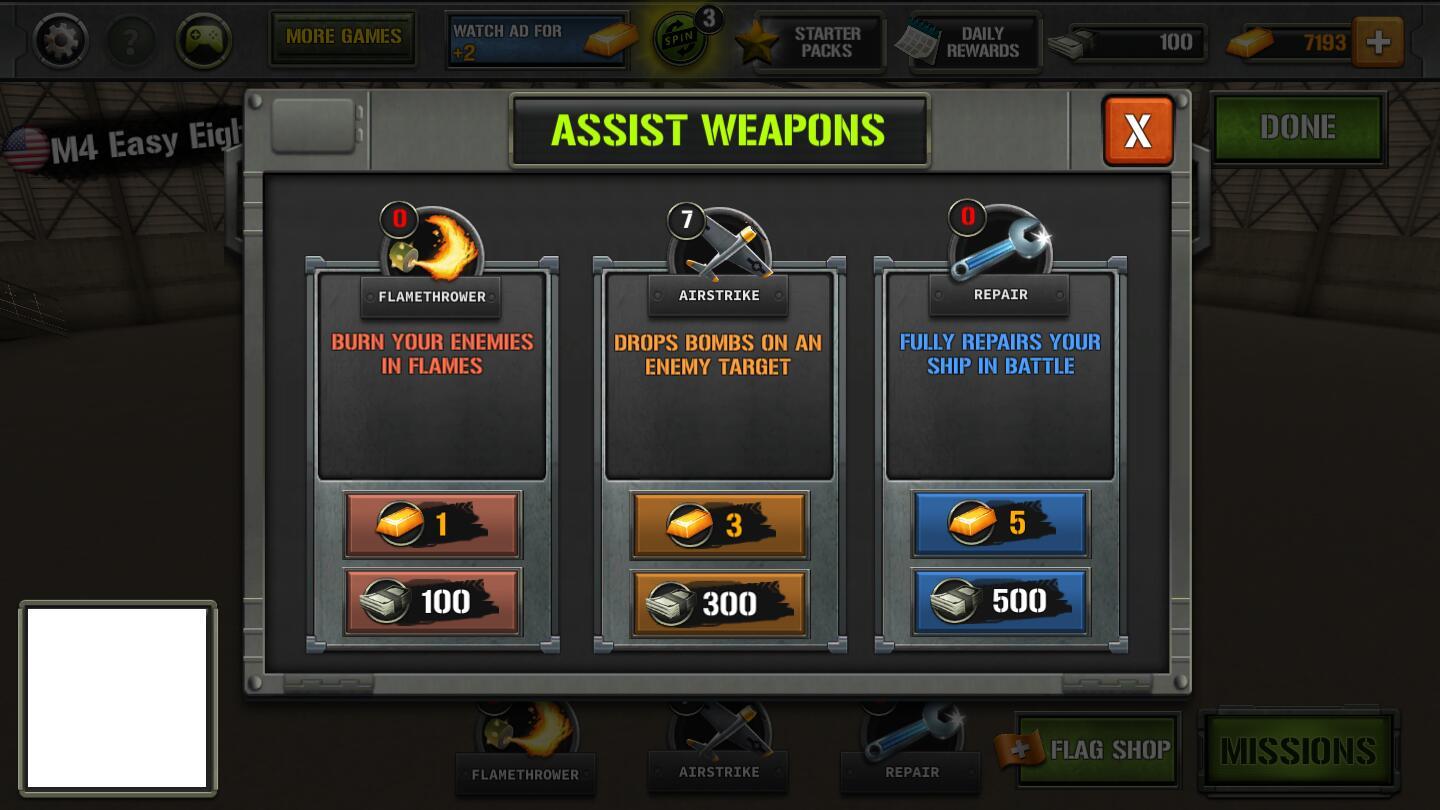Viewport: 1440px width, 810px height.
Task: Open the More Games button
Action: tap(343, 38)
